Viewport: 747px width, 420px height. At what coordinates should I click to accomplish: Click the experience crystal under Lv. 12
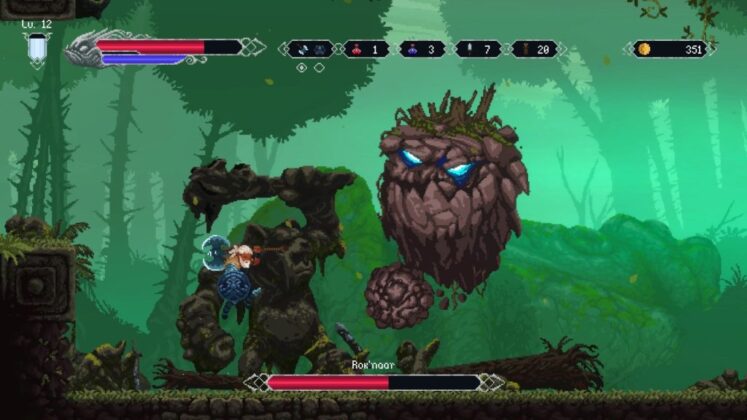(38, 48)
